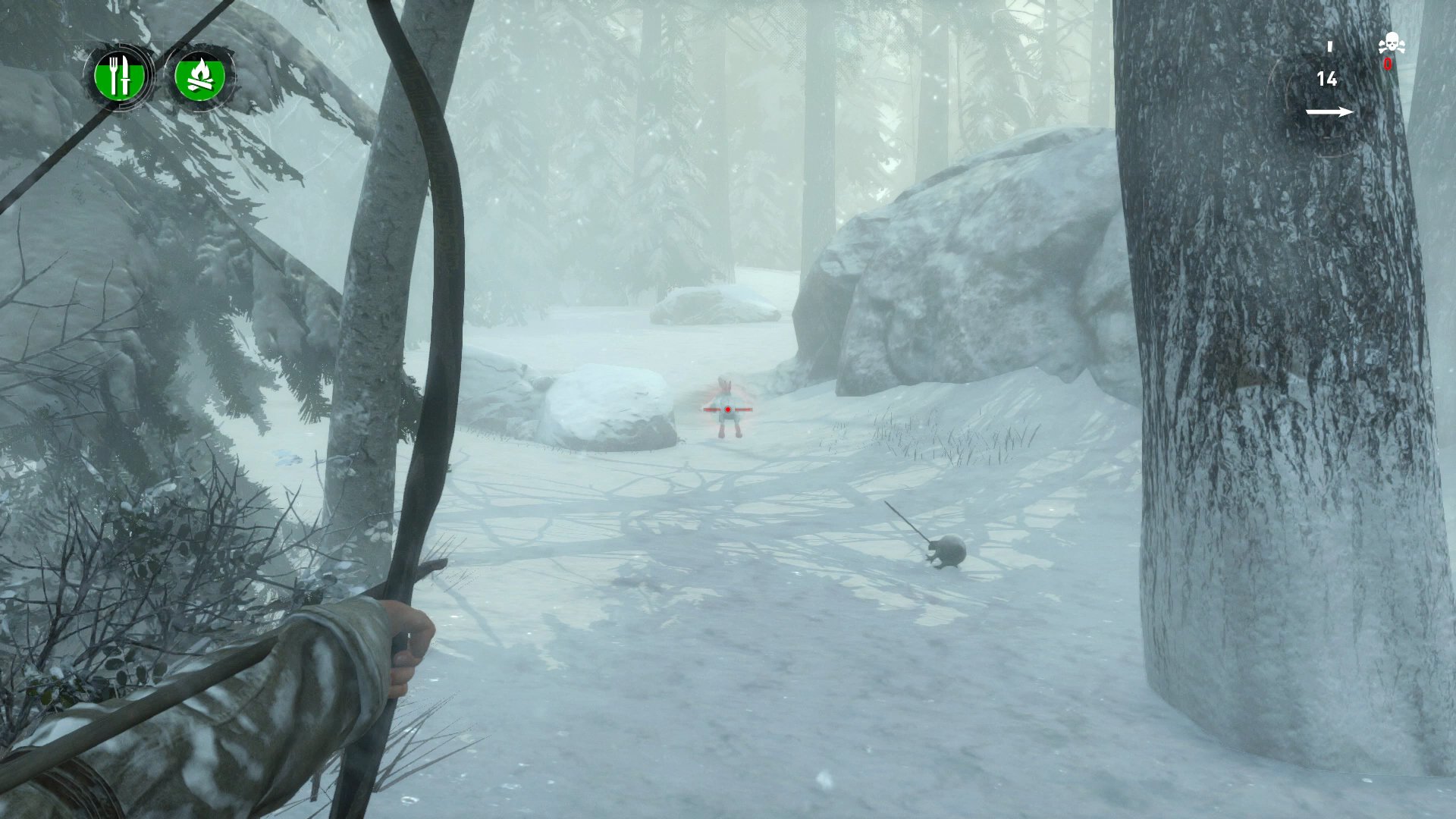
Task: Expand the kill tally readout
Action: [1390, 53]
